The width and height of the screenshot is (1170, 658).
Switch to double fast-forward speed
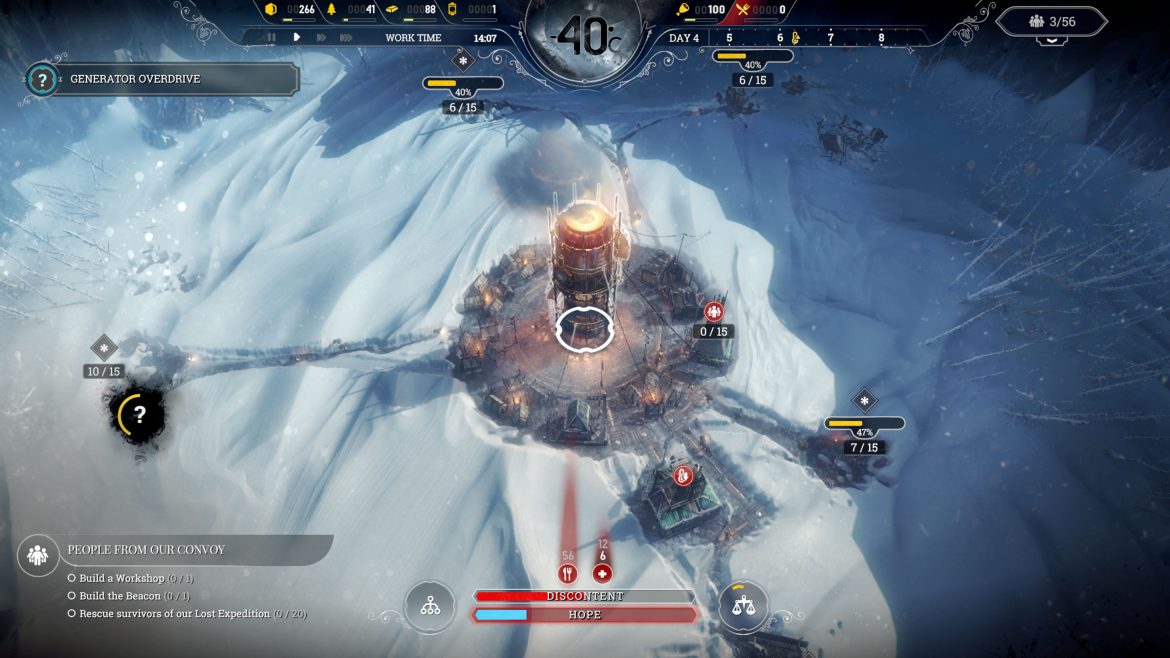321,38
